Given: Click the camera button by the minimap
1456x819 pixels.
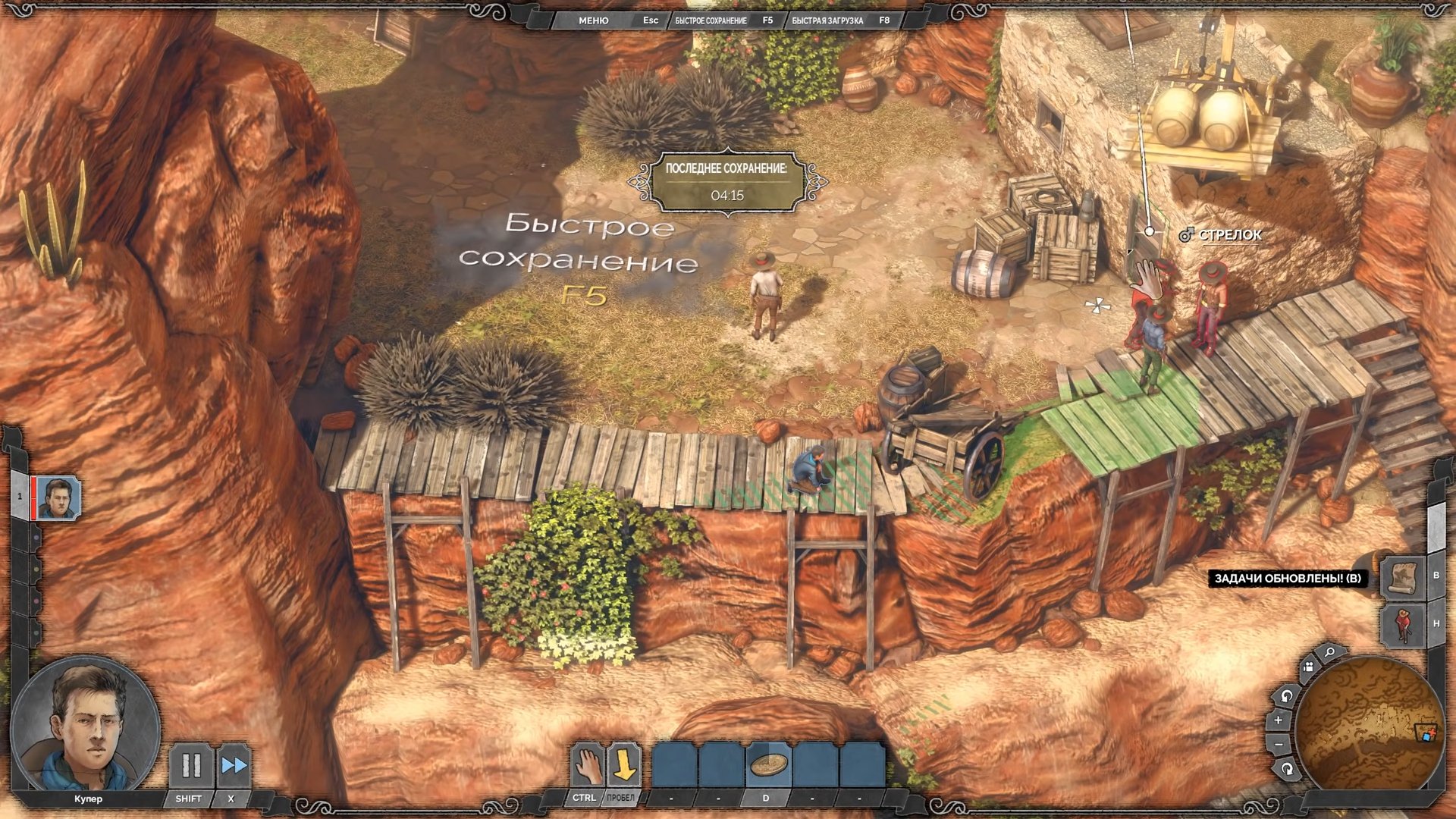Looking at the screenshot, I should point(1308,667).
